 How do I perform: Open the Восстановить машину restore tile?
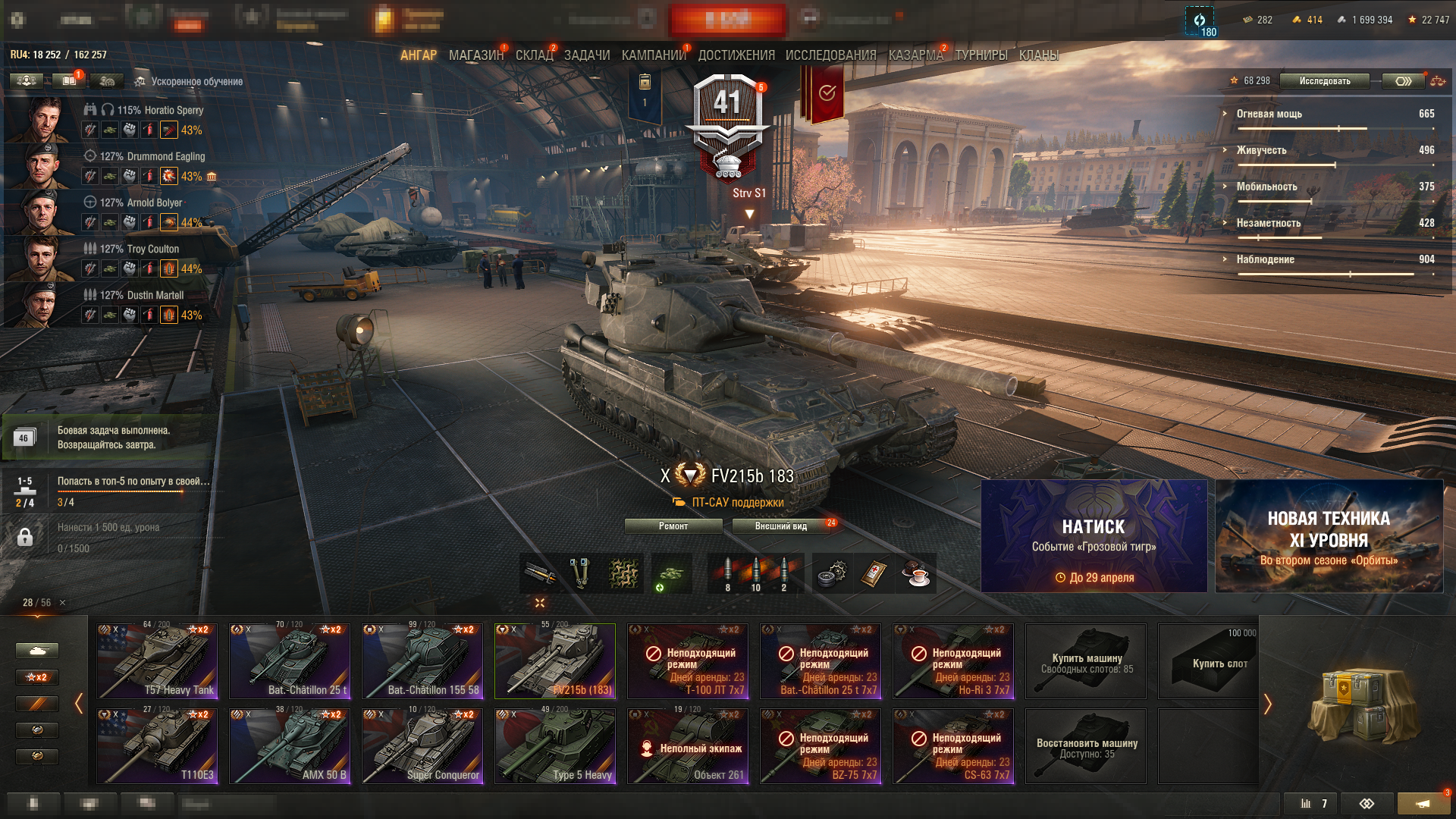(x=1086, y=746)
